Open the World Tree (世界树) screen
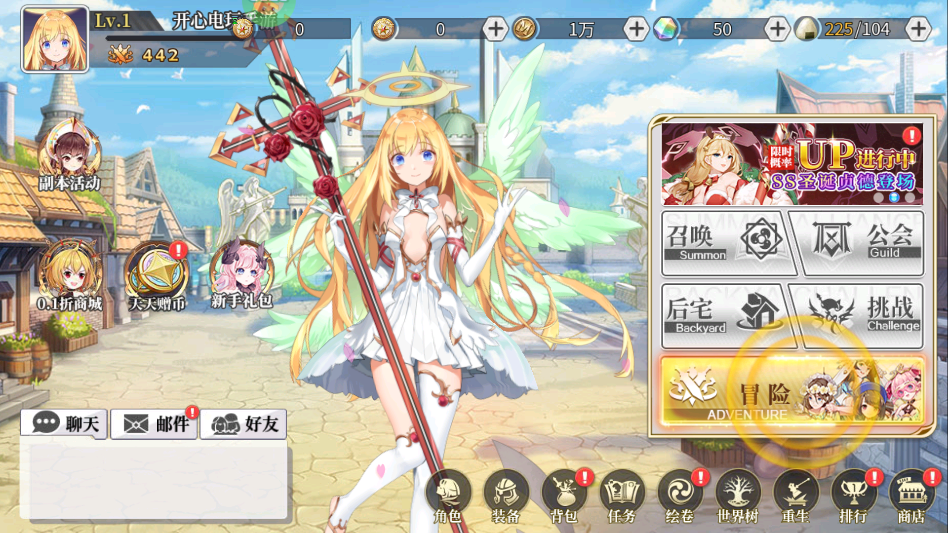This screenshot has width=948, height=533. pyautogui.click(x=738, y=496)
